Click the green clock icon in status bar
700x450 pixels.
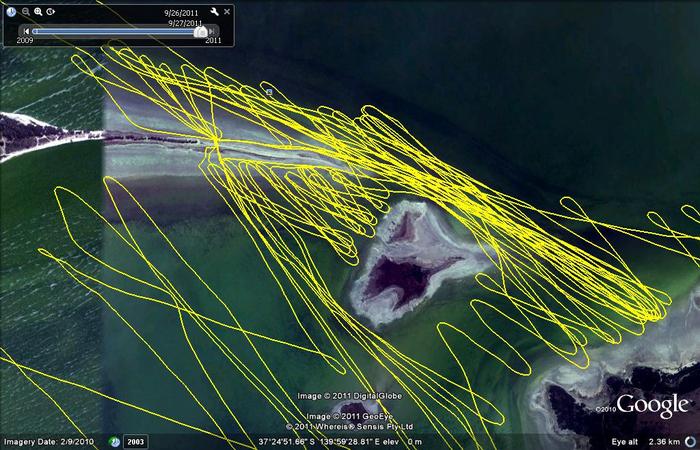(x=115, y=441)
